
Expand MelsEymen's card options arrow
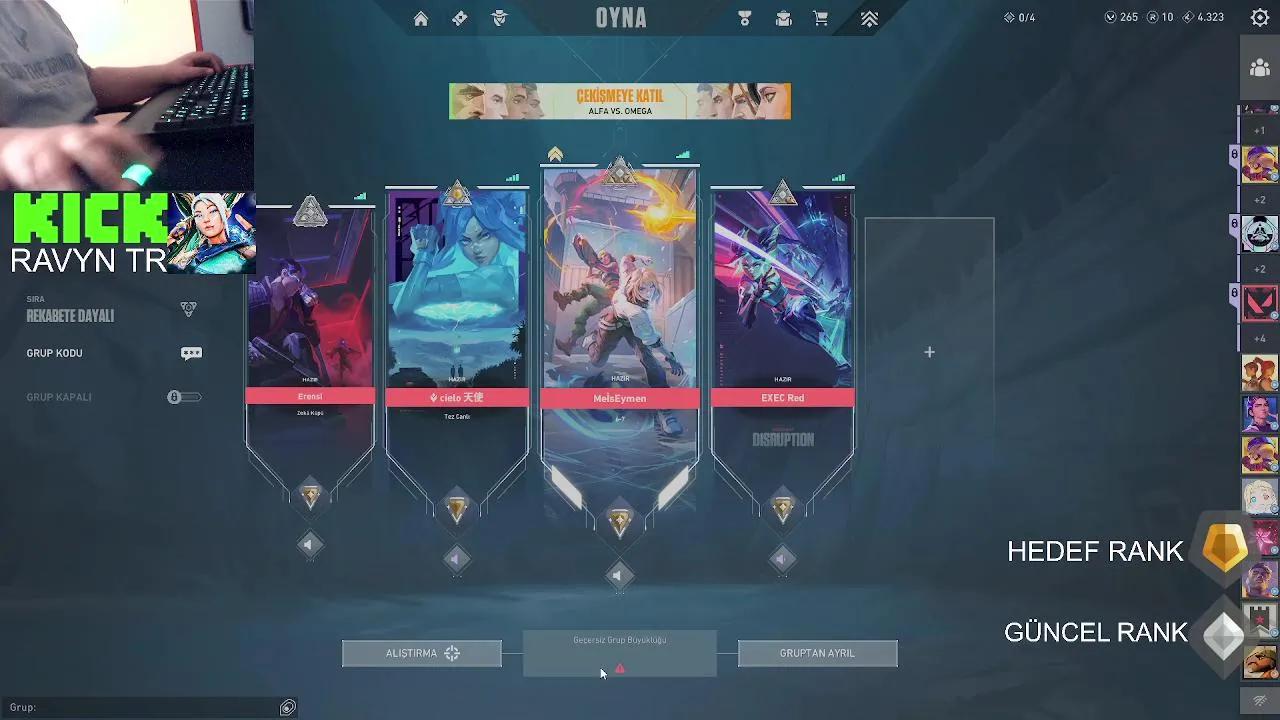620,575
